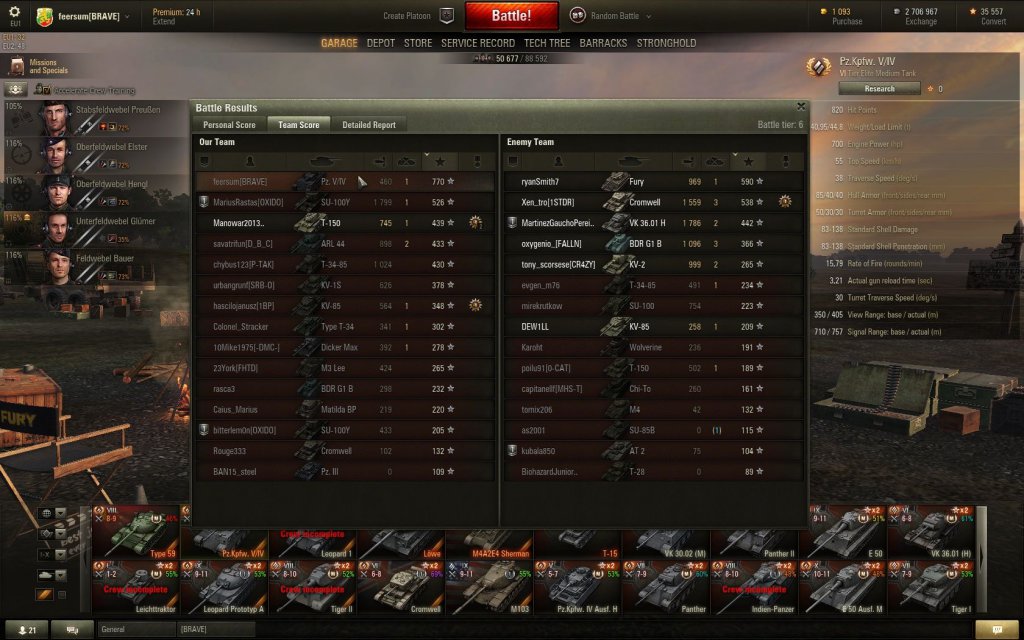Close the Battle Results window
The width and height of the screenshot is (1024, 640).
coord(801,105)
